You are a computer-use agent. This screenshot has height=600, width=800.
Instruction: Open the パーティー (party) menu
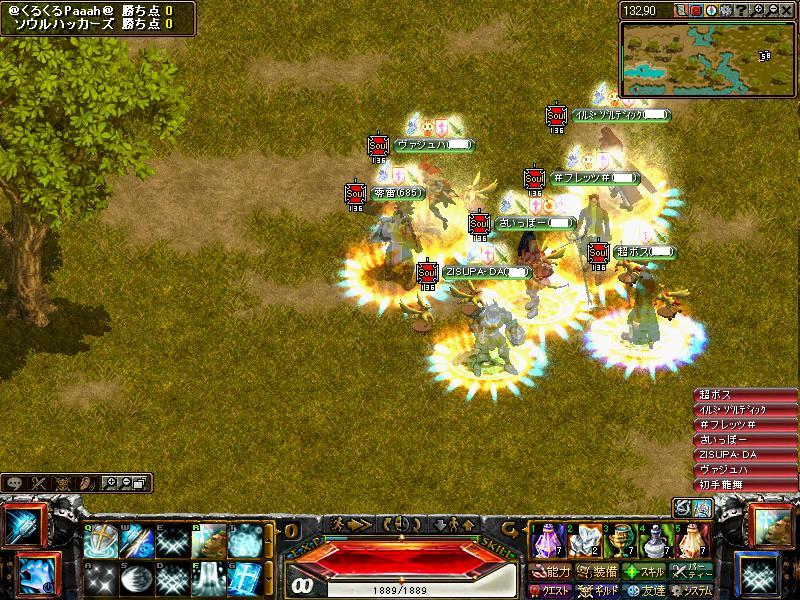(691, 572)
